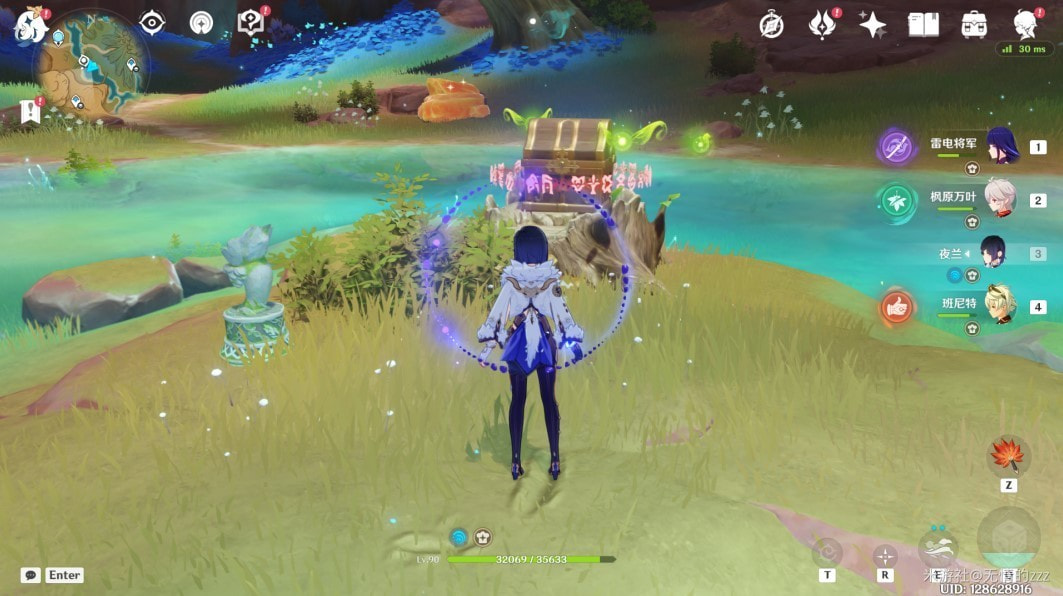This screenshot has height=596, width=1063.
Task: Trigger the dice-shaped elemental burst
Action: (1009, 538)
